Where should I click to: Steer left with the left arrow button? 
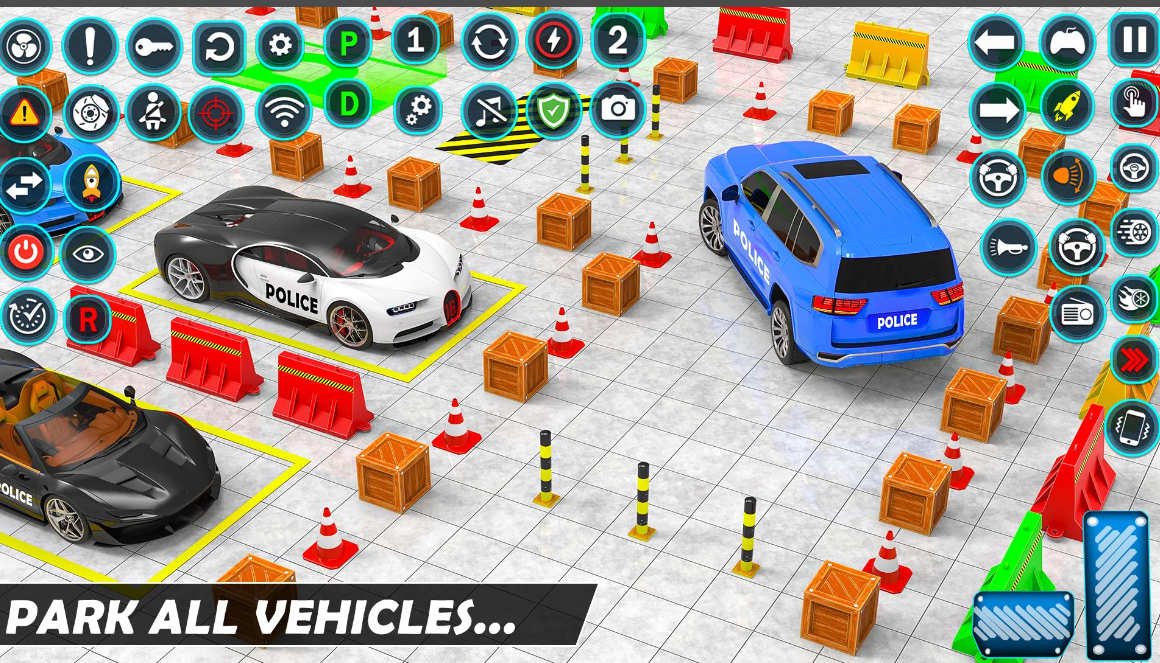(x=996, y=44)
